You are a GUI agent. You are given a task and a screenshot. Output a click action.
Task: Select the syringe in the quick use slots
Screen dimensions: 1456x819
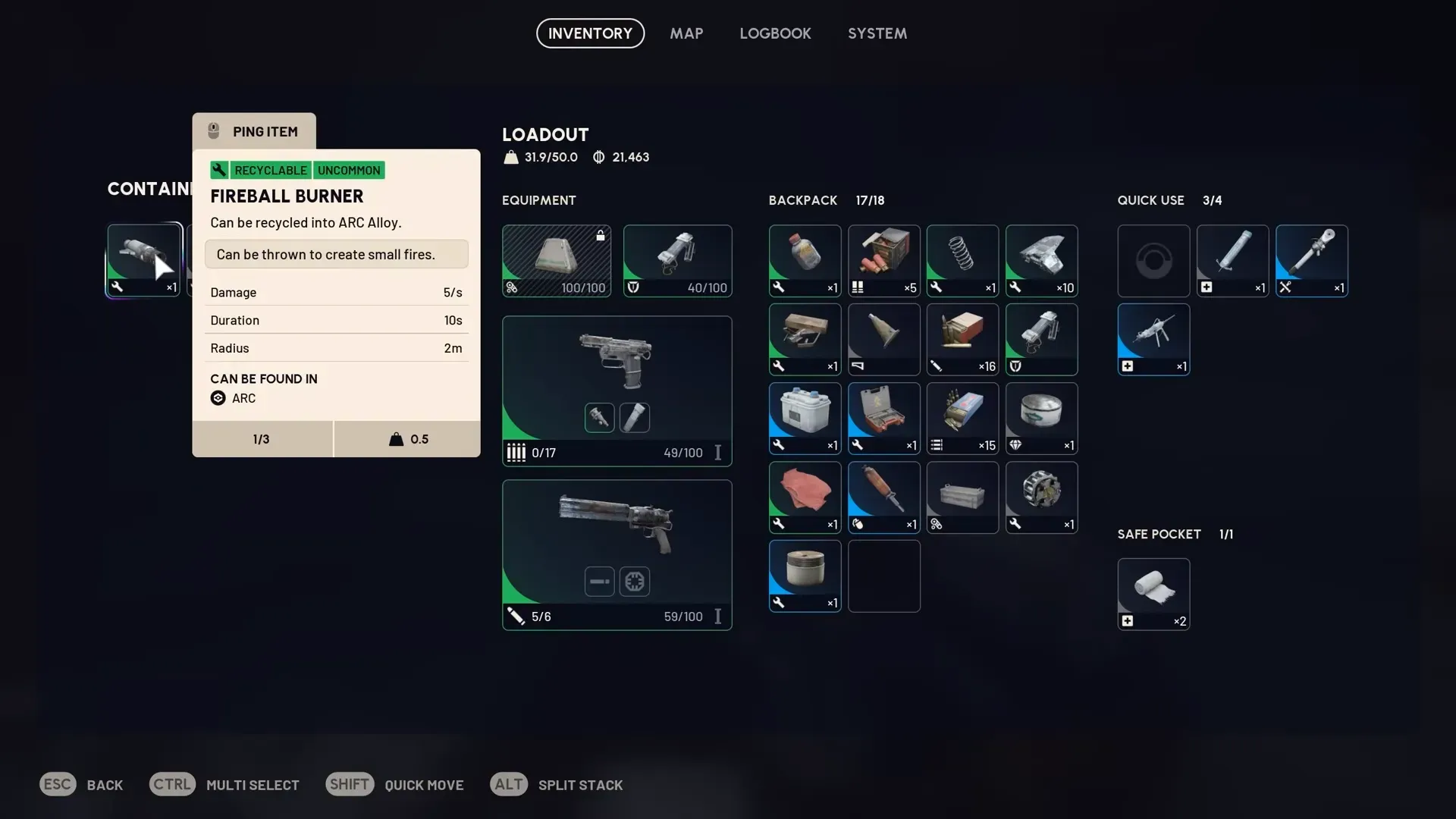(1232, 260)
